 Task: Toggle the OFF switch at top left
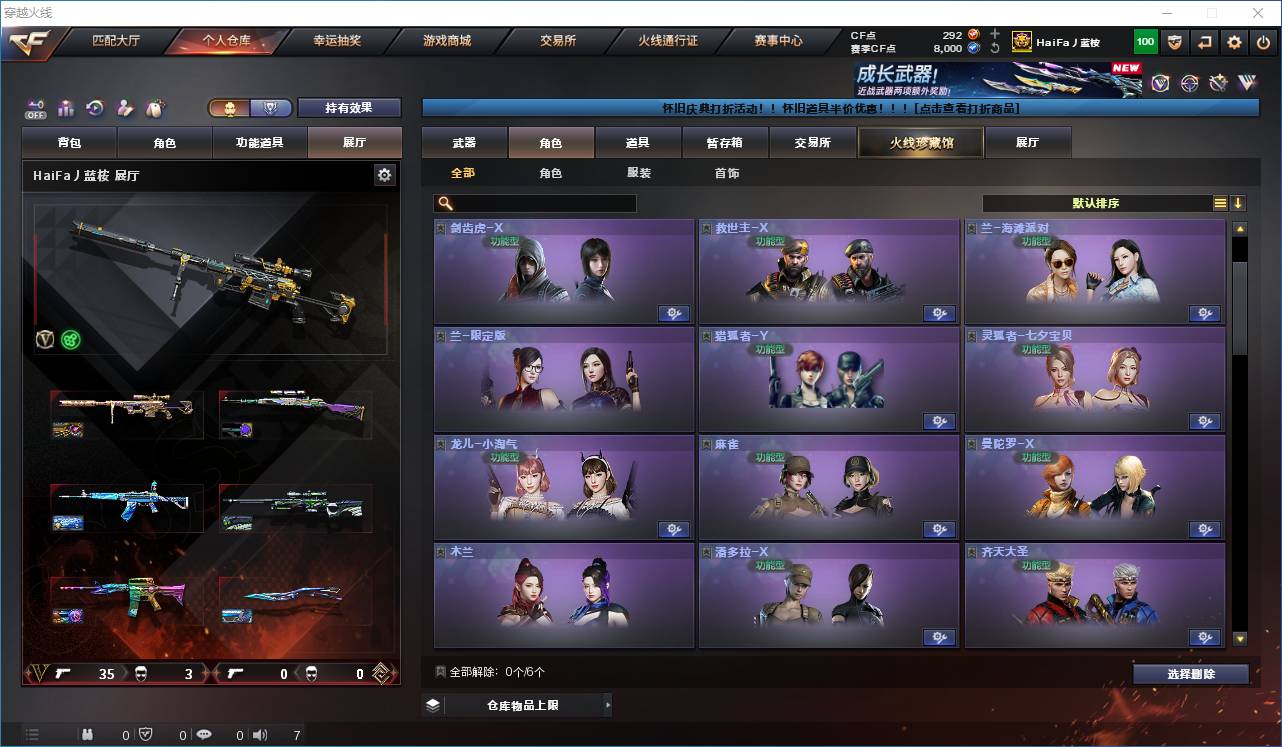click(x=34, y=108)
